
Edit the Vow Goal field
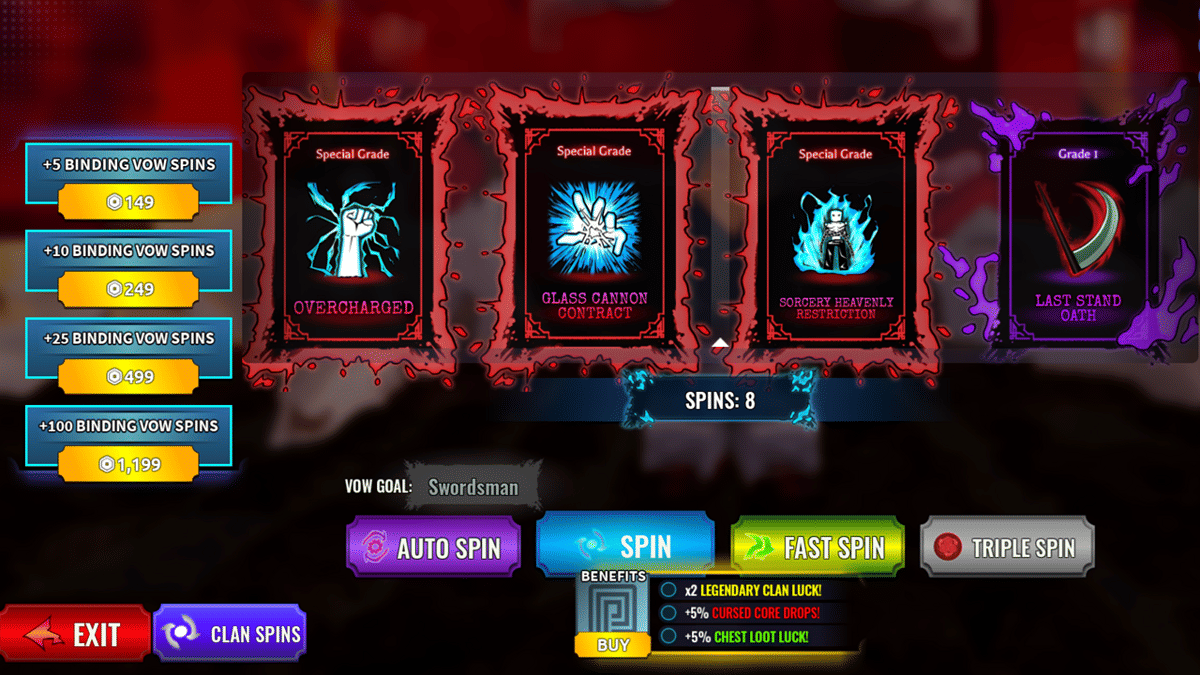click(x=474, y=488)
